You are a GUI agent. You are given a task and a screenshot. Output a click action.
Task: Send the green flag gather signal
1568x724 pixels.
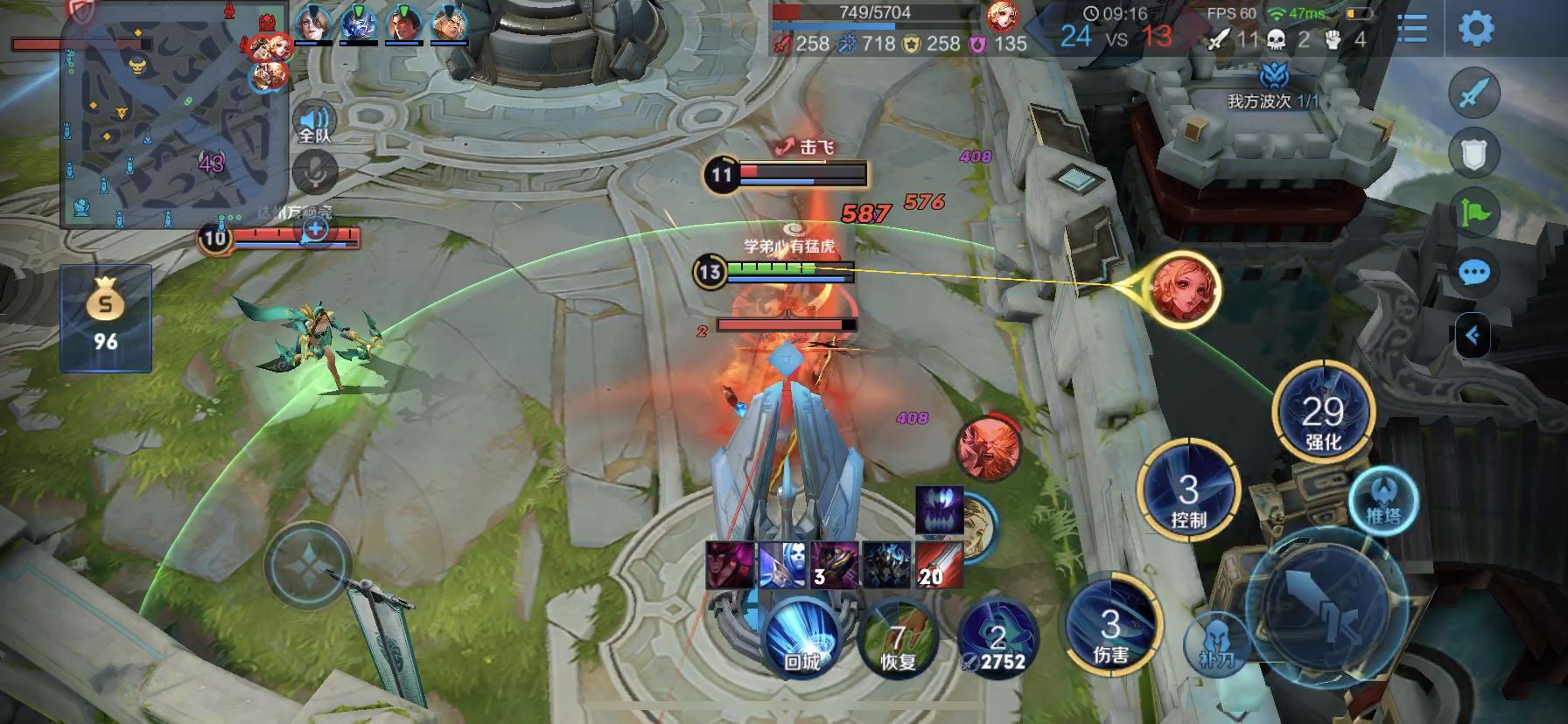(x=1474, y=213)
